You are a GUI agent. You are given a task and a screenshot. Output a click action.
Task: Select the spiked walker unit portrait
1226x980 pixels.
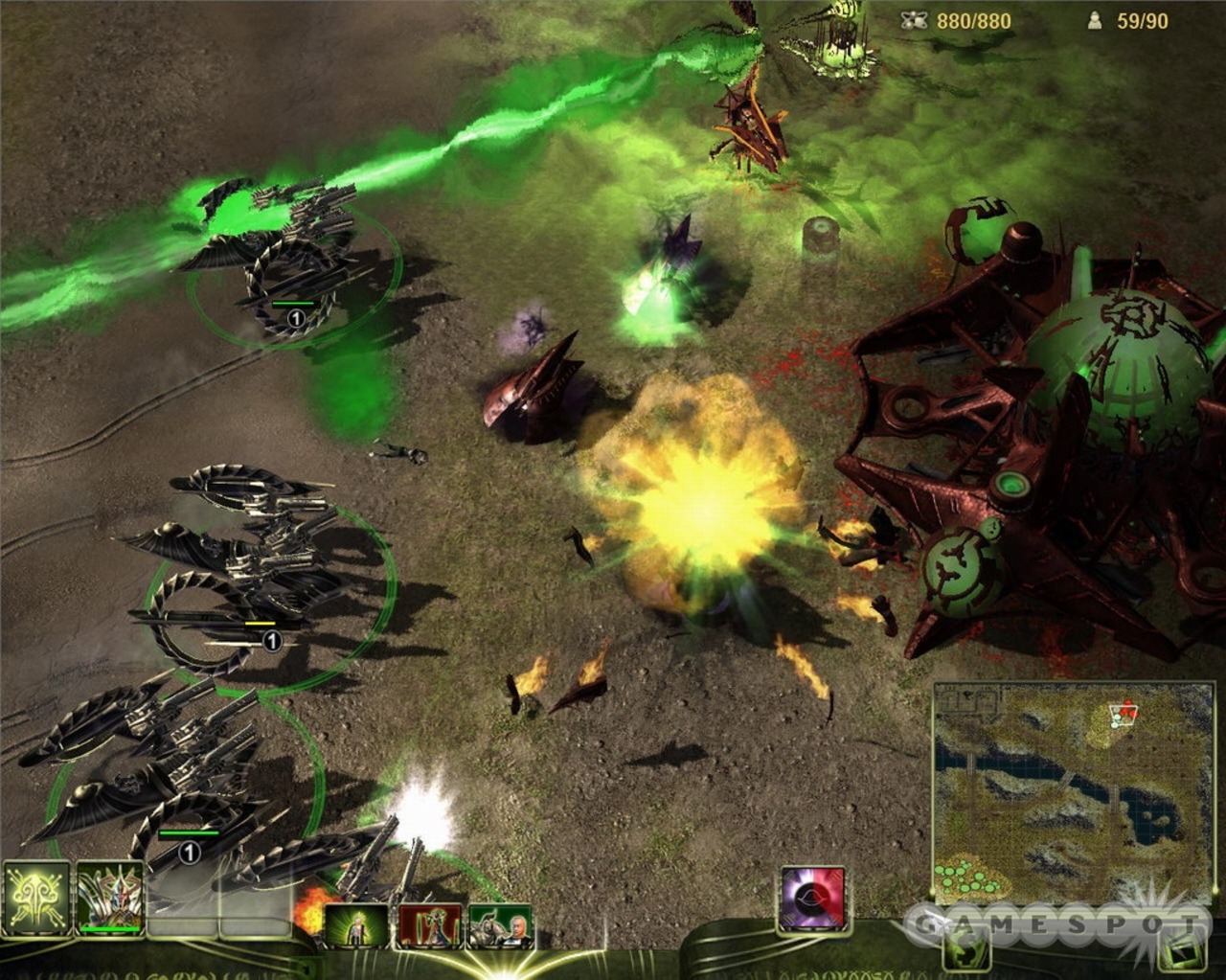(109, 900)
